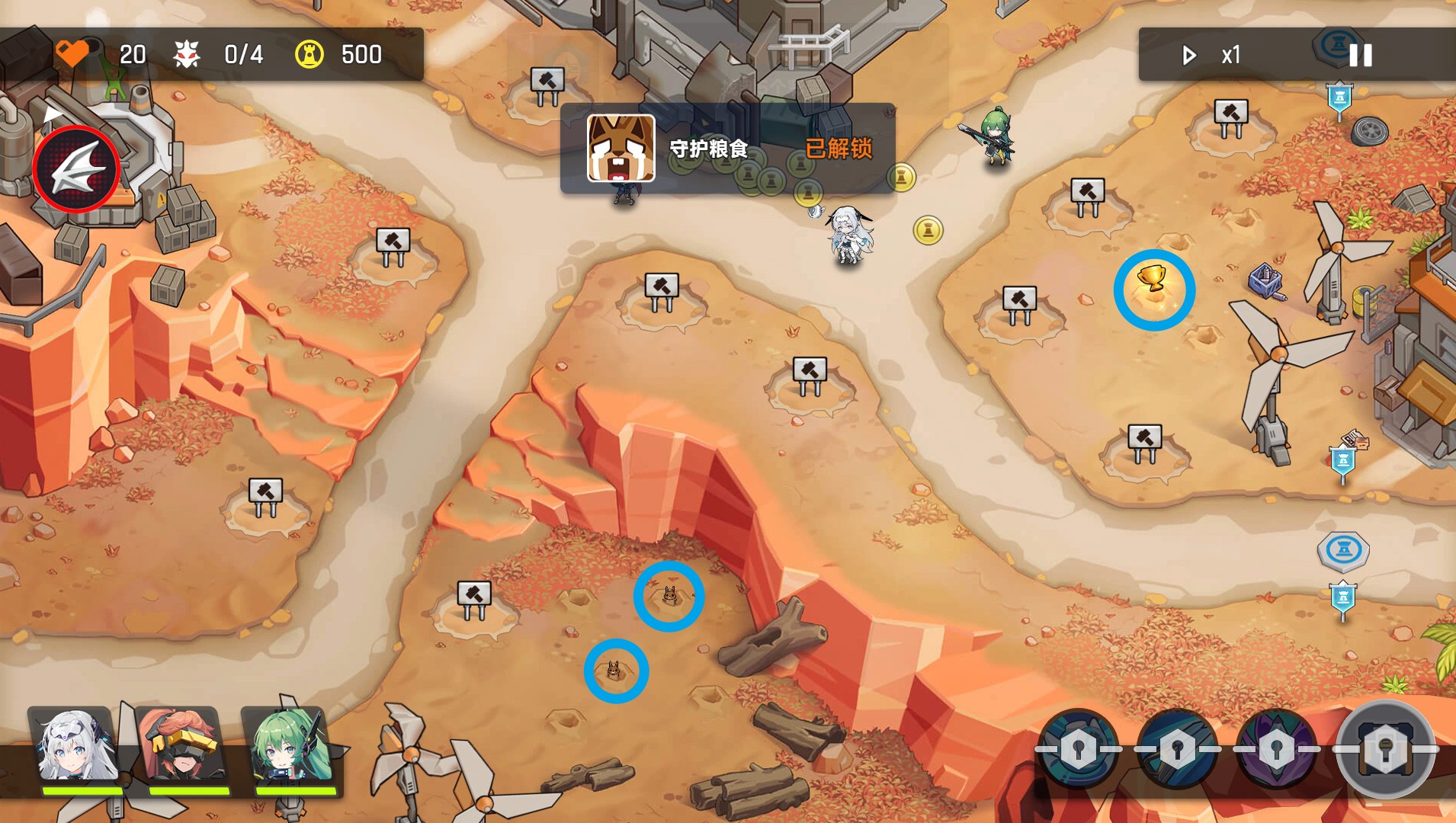
Task: Click the large grey locked skill slot
Action: [x=1385, y=749]
